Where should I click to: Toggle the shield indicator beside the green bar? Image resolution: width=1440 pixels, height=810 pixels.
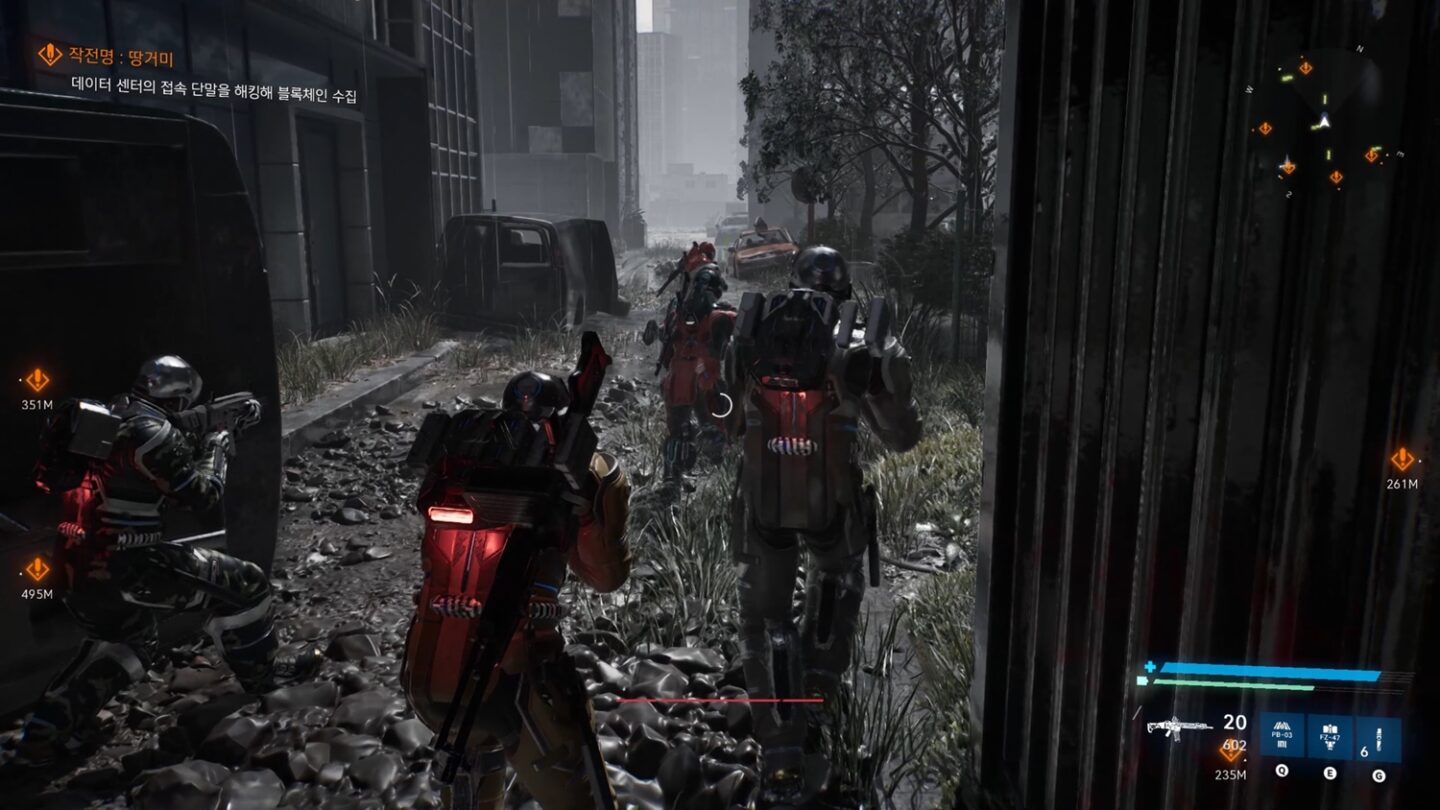1141,680
